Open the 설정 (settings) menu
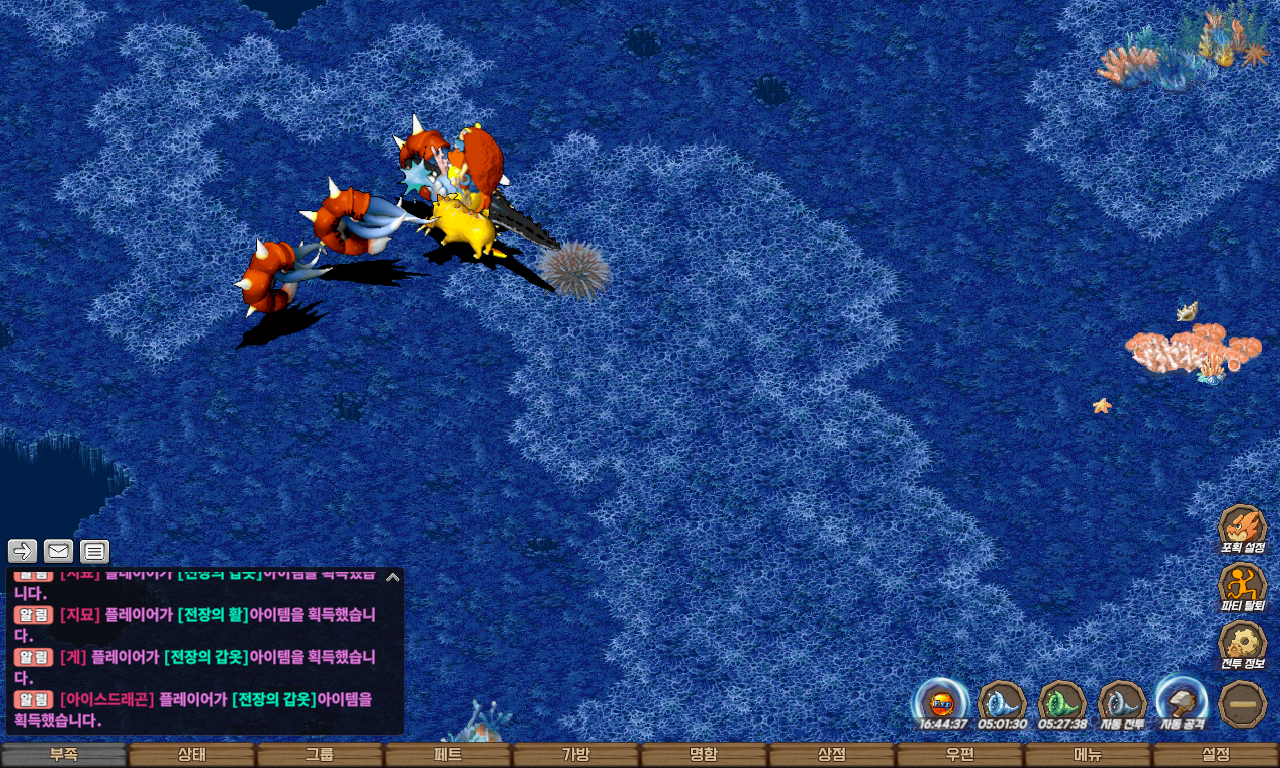 pyautogui.click(x=1216, y=755)
